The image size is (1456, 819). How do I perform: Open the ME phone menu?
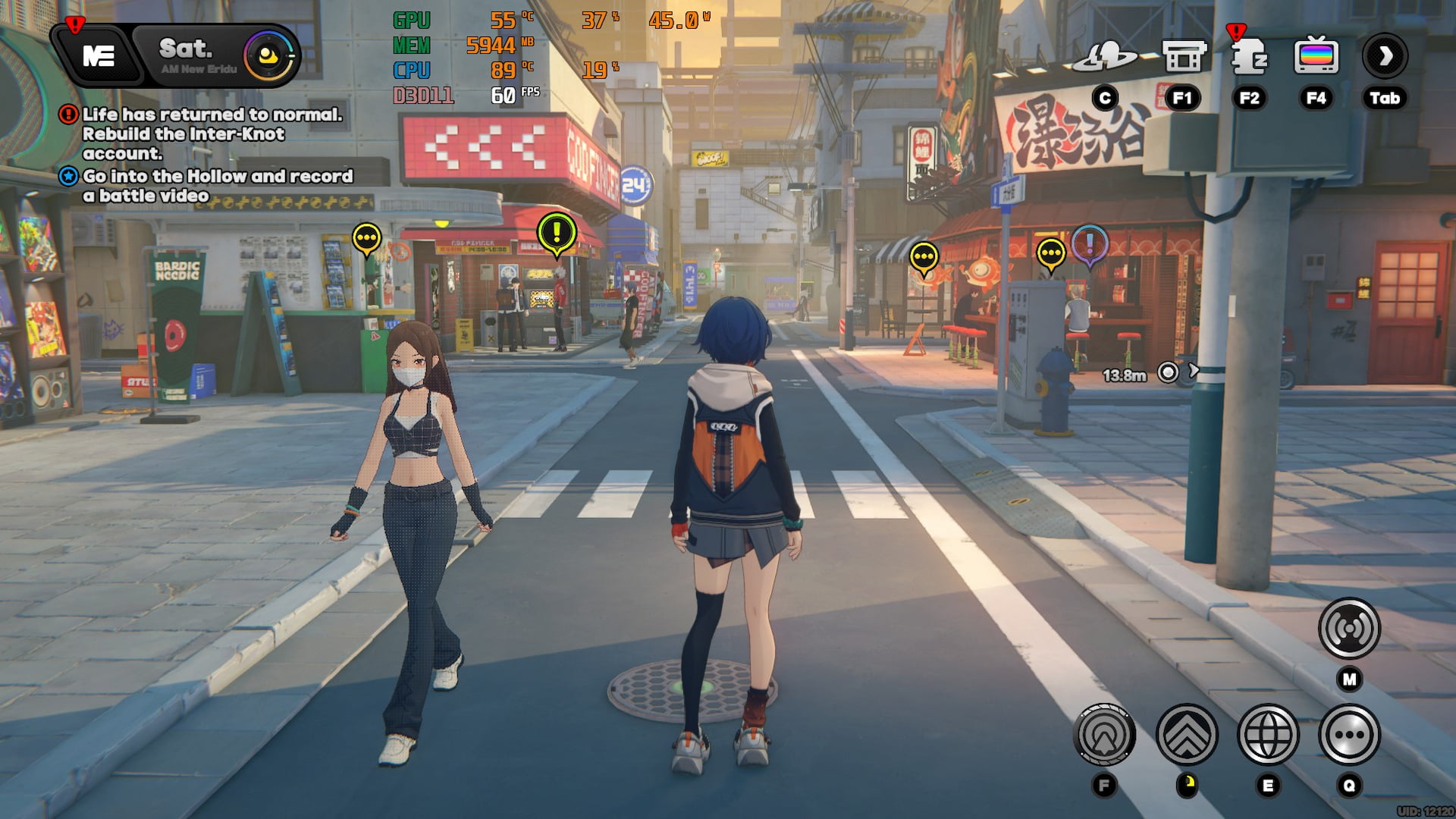pos(99,55)
